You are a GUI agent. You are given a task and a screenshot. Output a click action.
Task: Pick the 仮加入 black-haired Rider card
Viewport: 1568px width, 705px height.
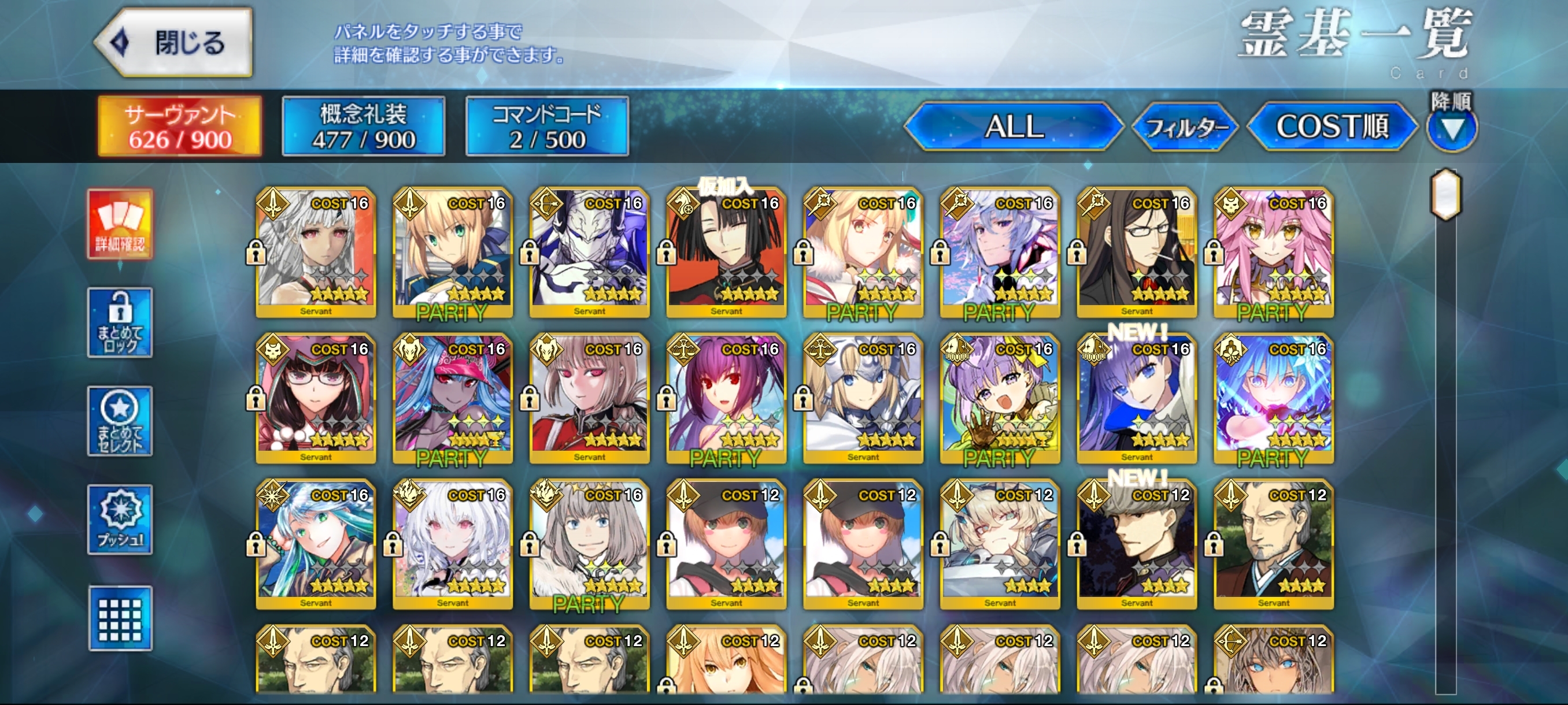726,253
